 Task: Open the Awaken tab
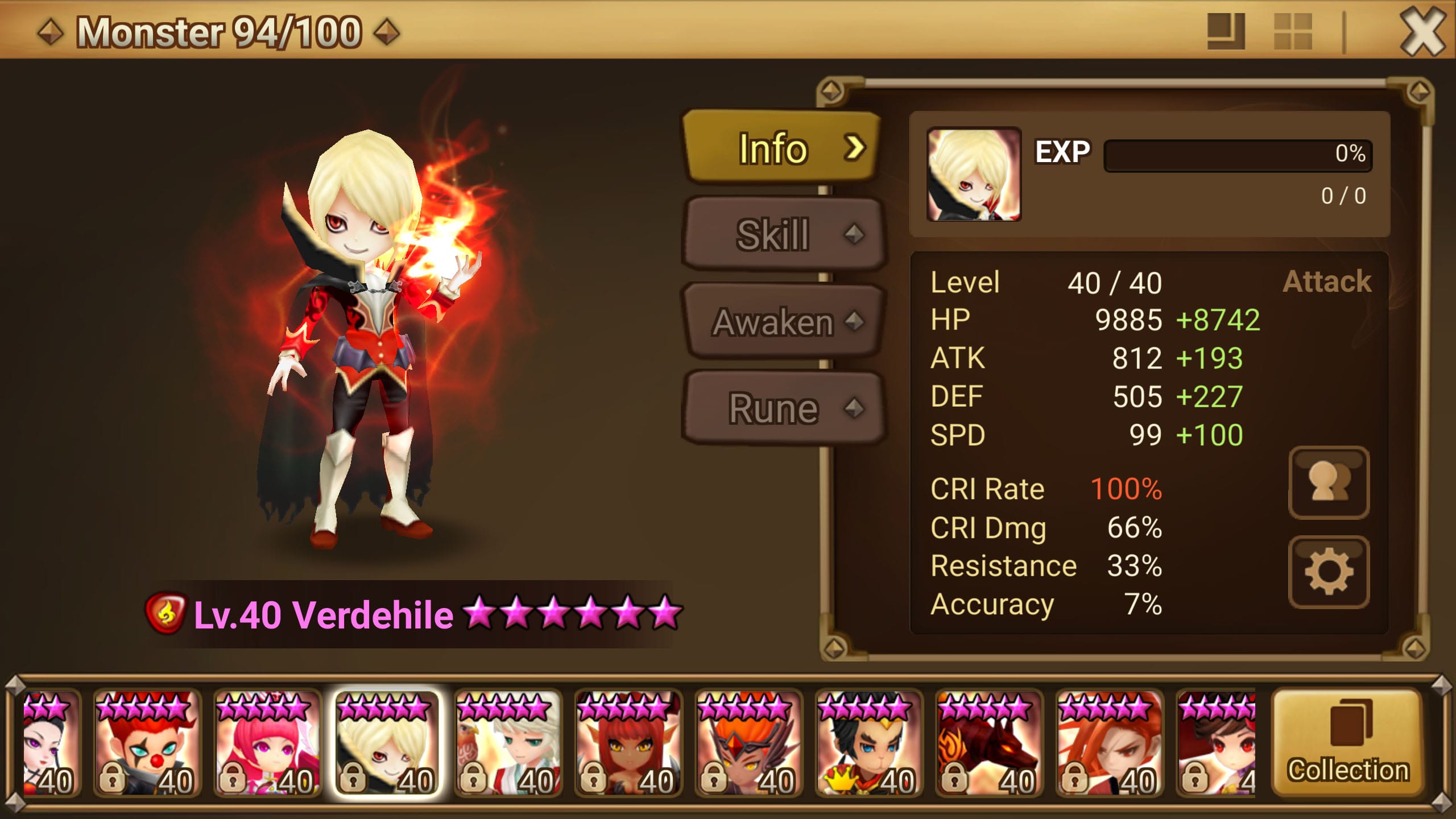pyautogui.click(x=783, y=322)
